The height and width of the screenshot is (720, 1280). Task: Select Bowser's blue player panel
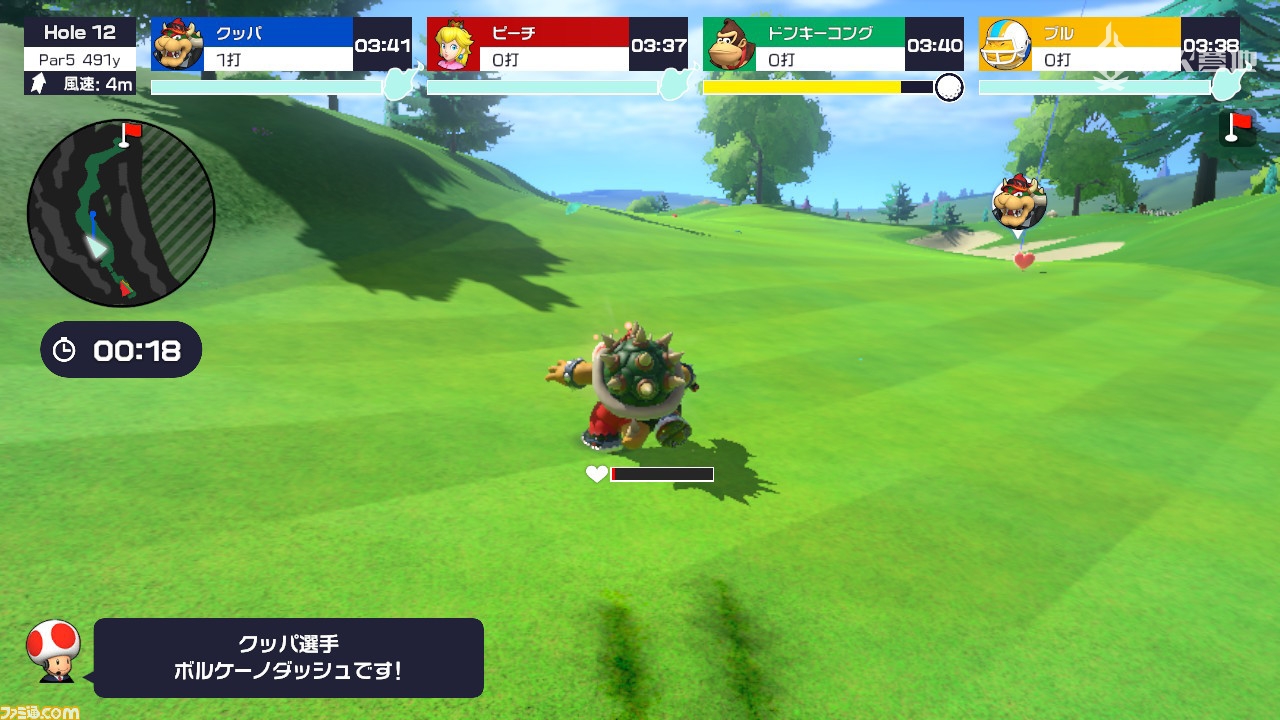coord(280,45)
